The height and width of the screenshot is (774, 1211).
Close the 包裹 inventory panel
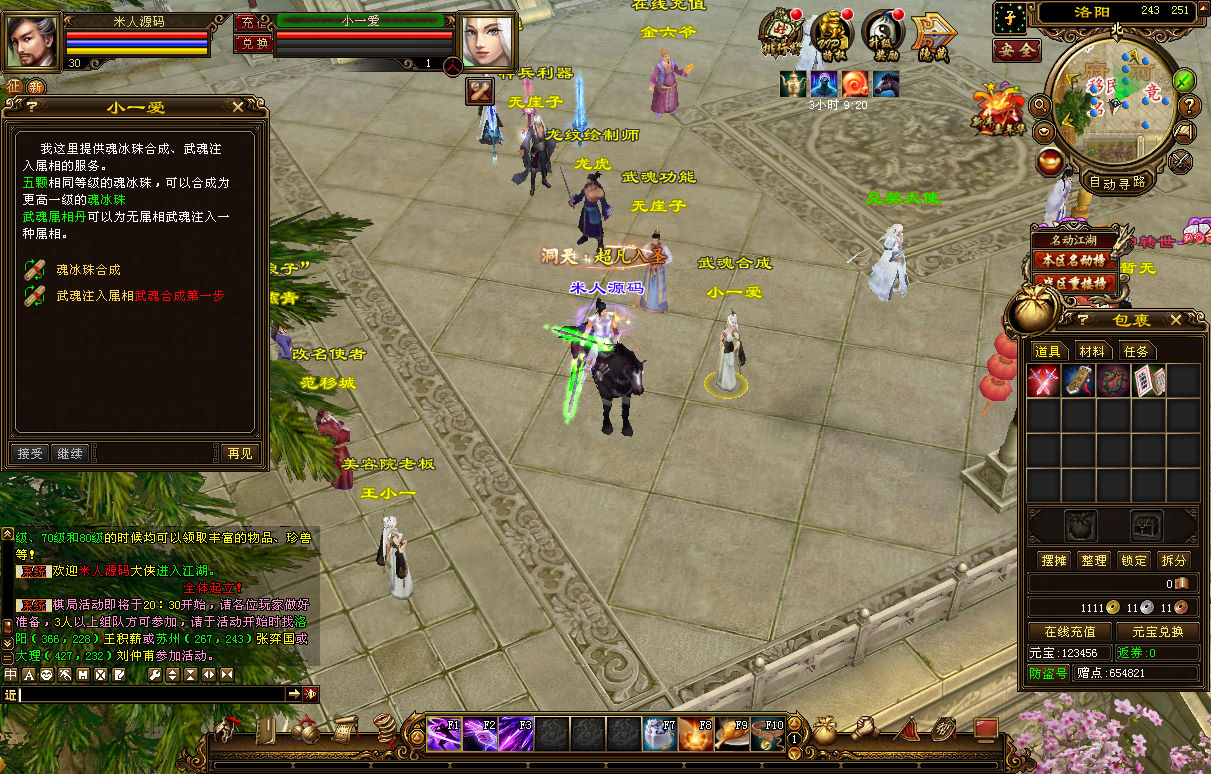click(1176, 320)
